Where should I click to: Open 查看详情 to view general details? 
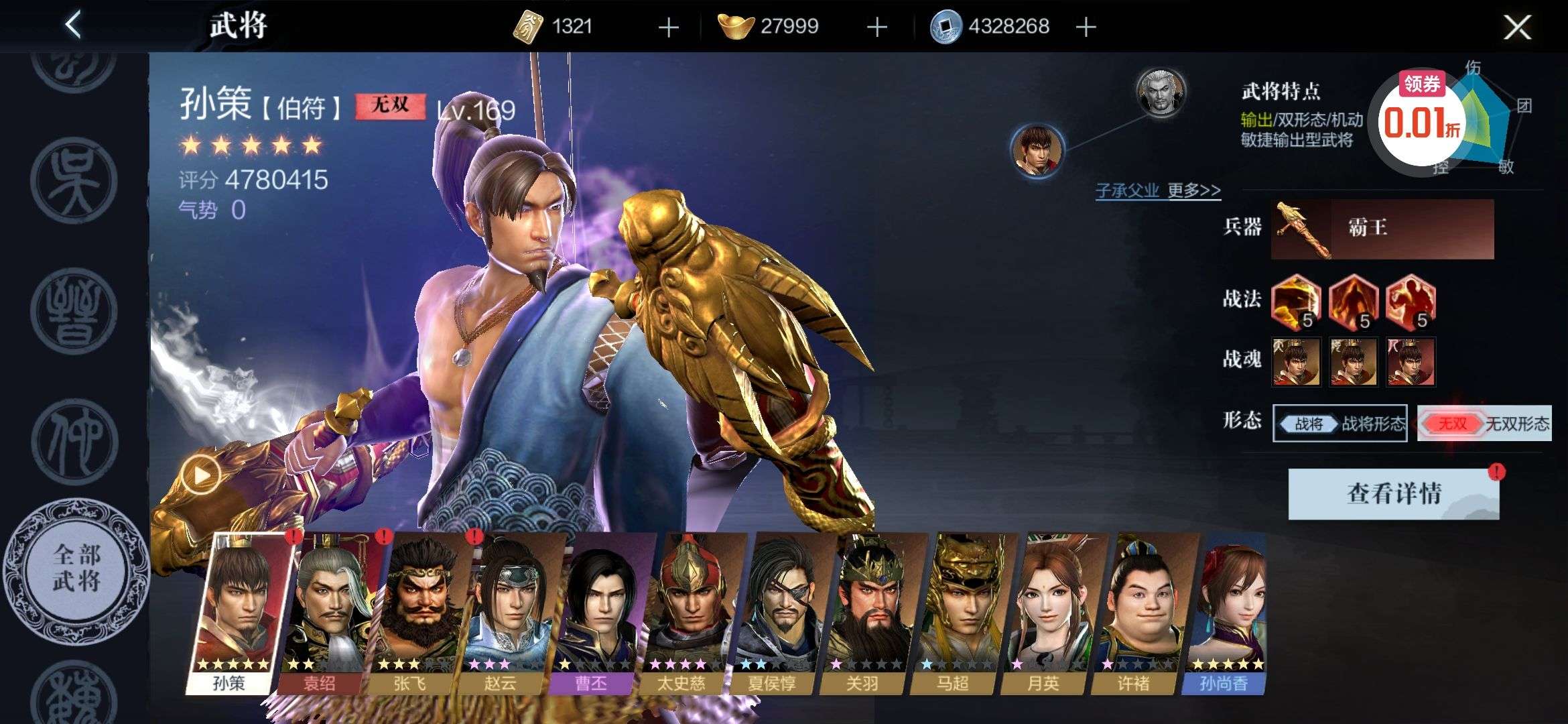(1393, 494)
